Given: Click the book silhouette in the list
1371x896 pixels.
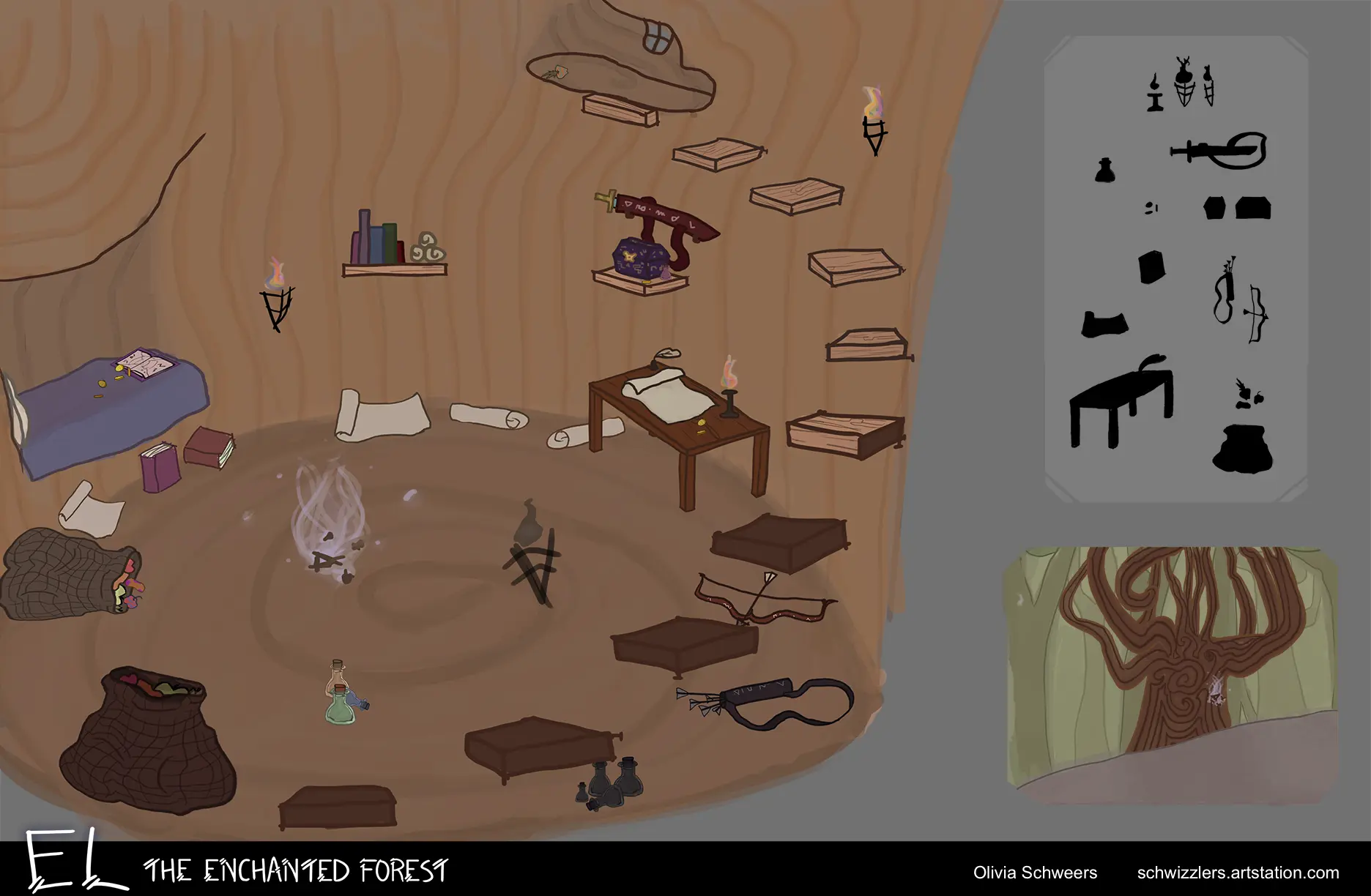Looking at the screenshot, I should (x=1151, y=267).
